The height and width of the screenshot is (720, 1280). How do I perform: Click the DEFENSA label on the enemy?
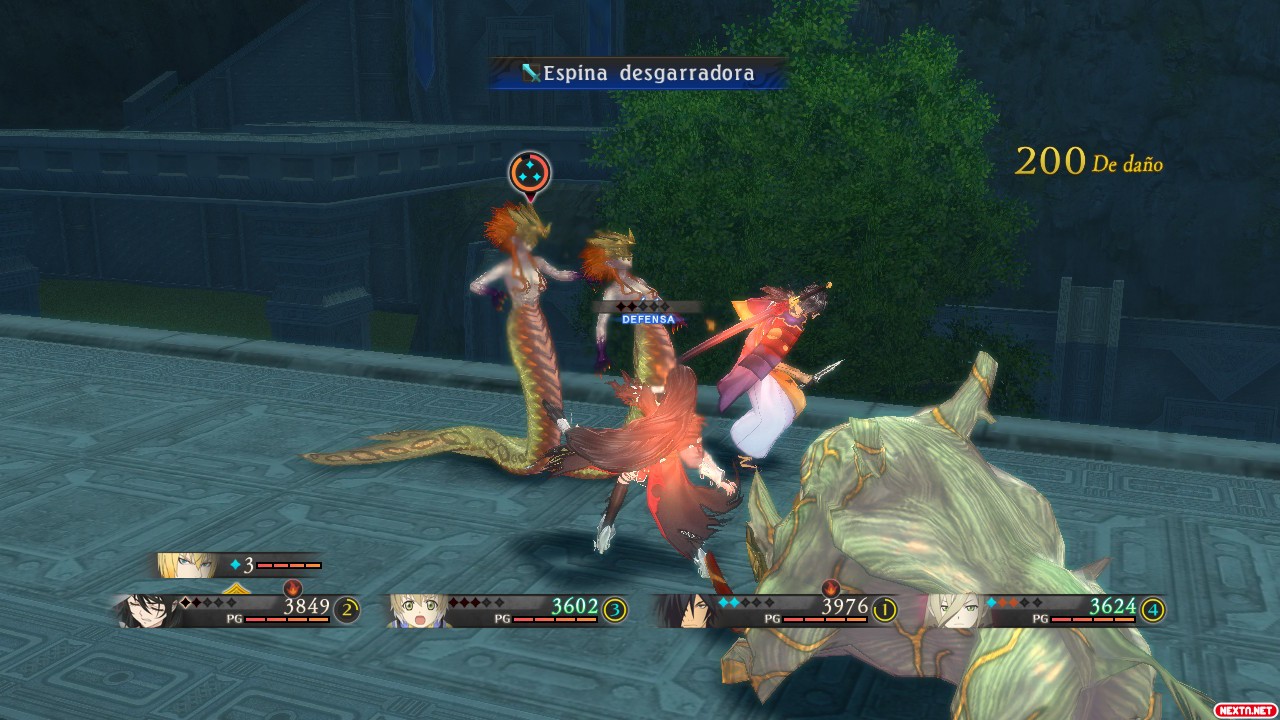pos(649,319)
